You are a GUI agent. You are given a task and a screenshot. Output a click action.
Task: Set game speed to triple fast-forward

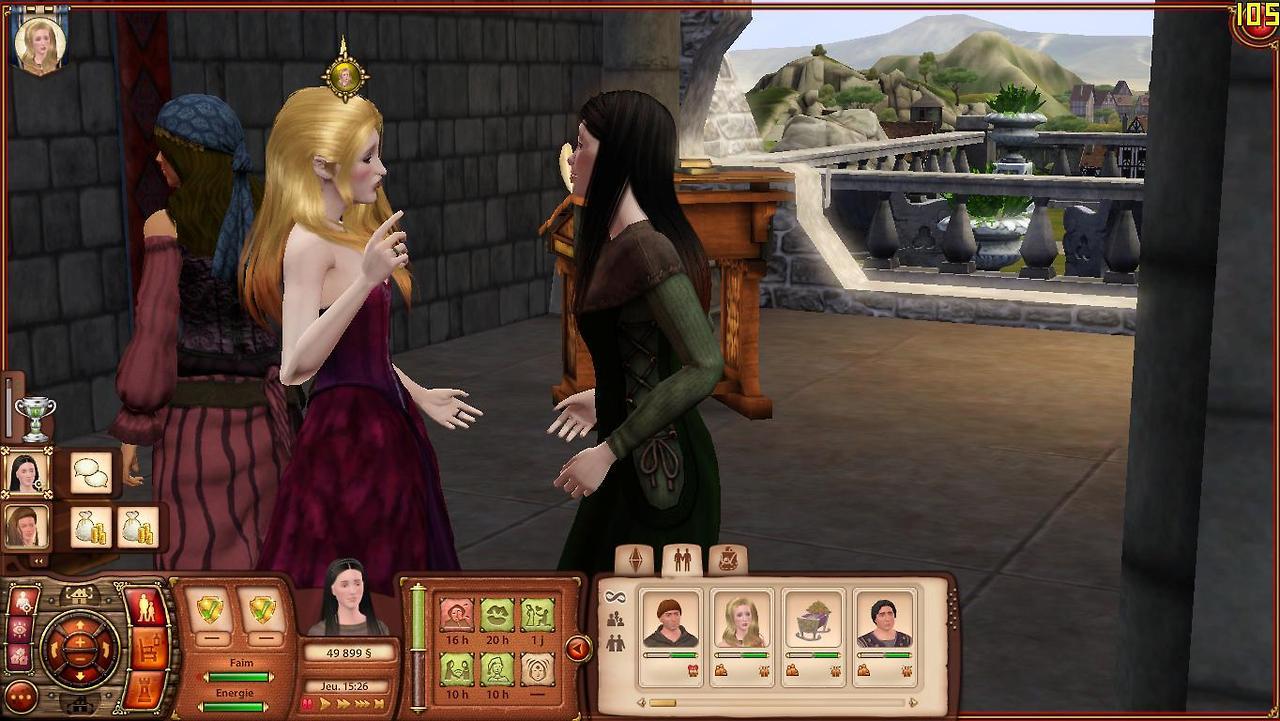(x=361, y=705)
